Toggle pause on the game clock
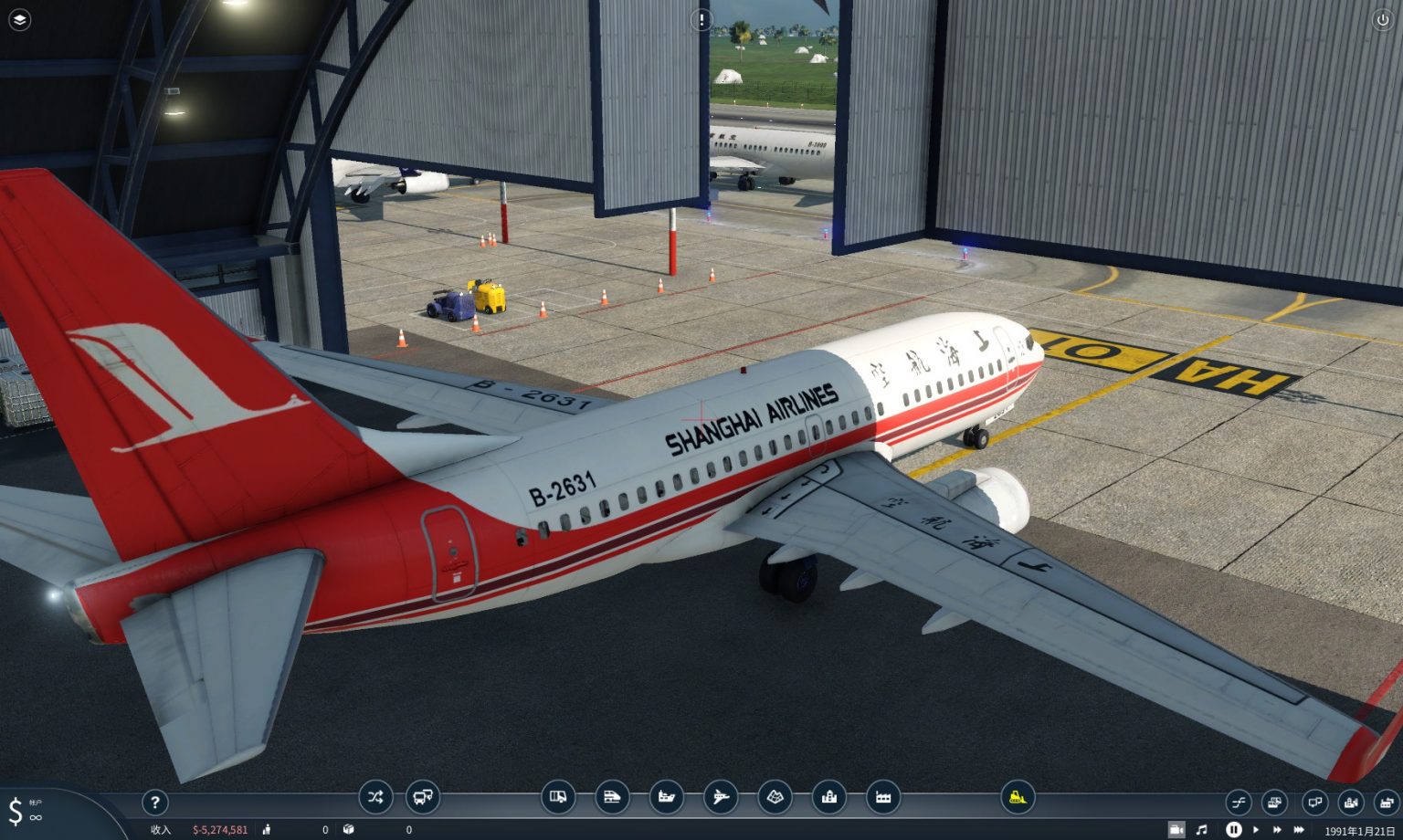The image size is (1403, 840). click(1234, 829)
